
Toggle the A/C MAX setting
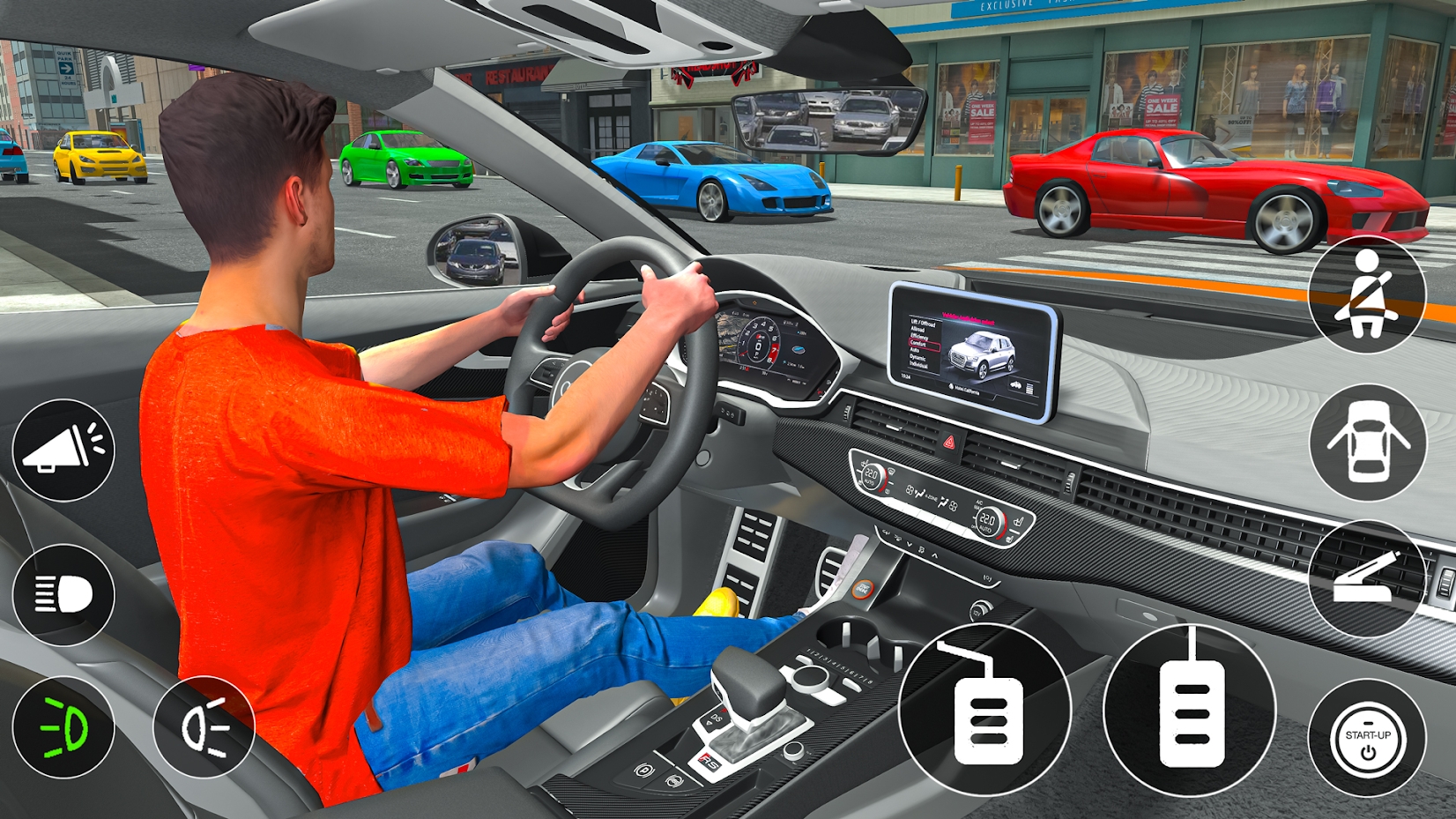click(978, 503)
